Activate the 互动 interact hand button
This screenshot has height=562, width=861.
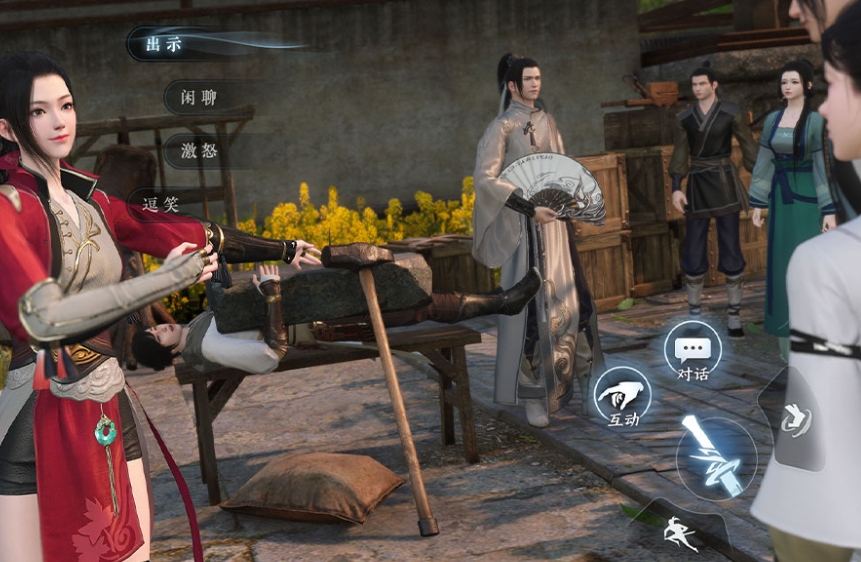(622, 397)
